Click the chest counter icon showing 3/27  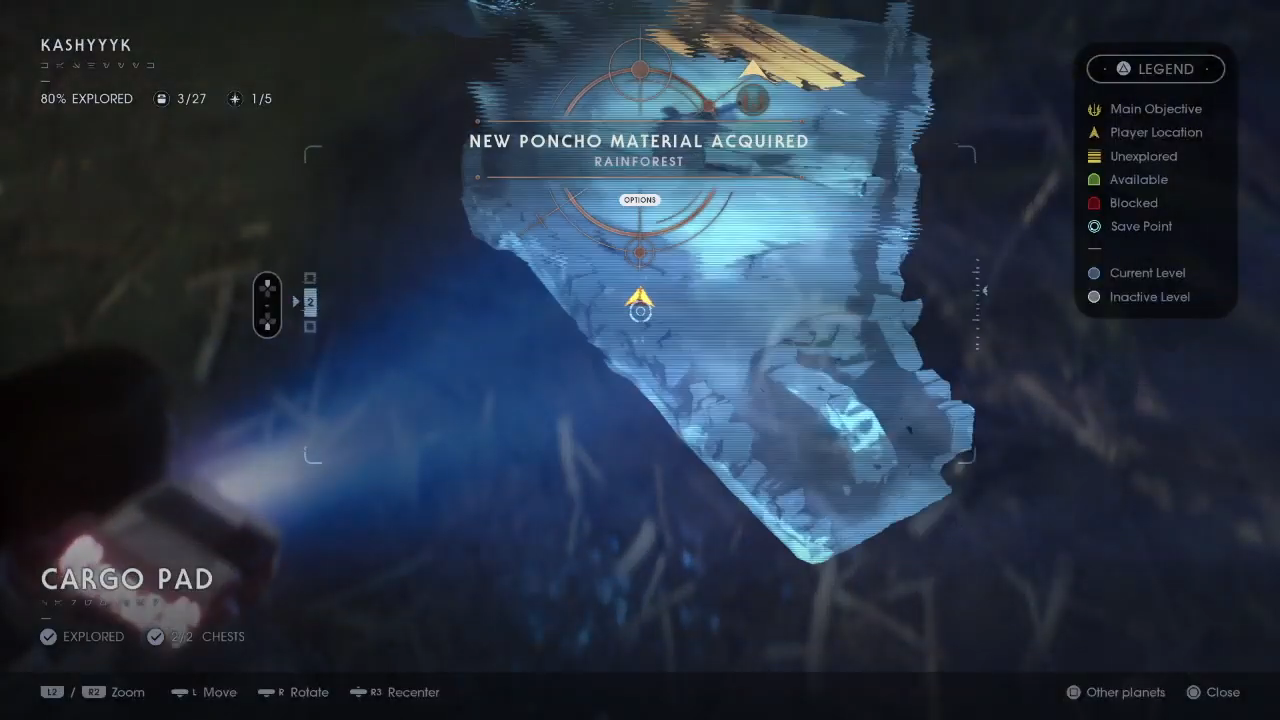pos(161,98)
